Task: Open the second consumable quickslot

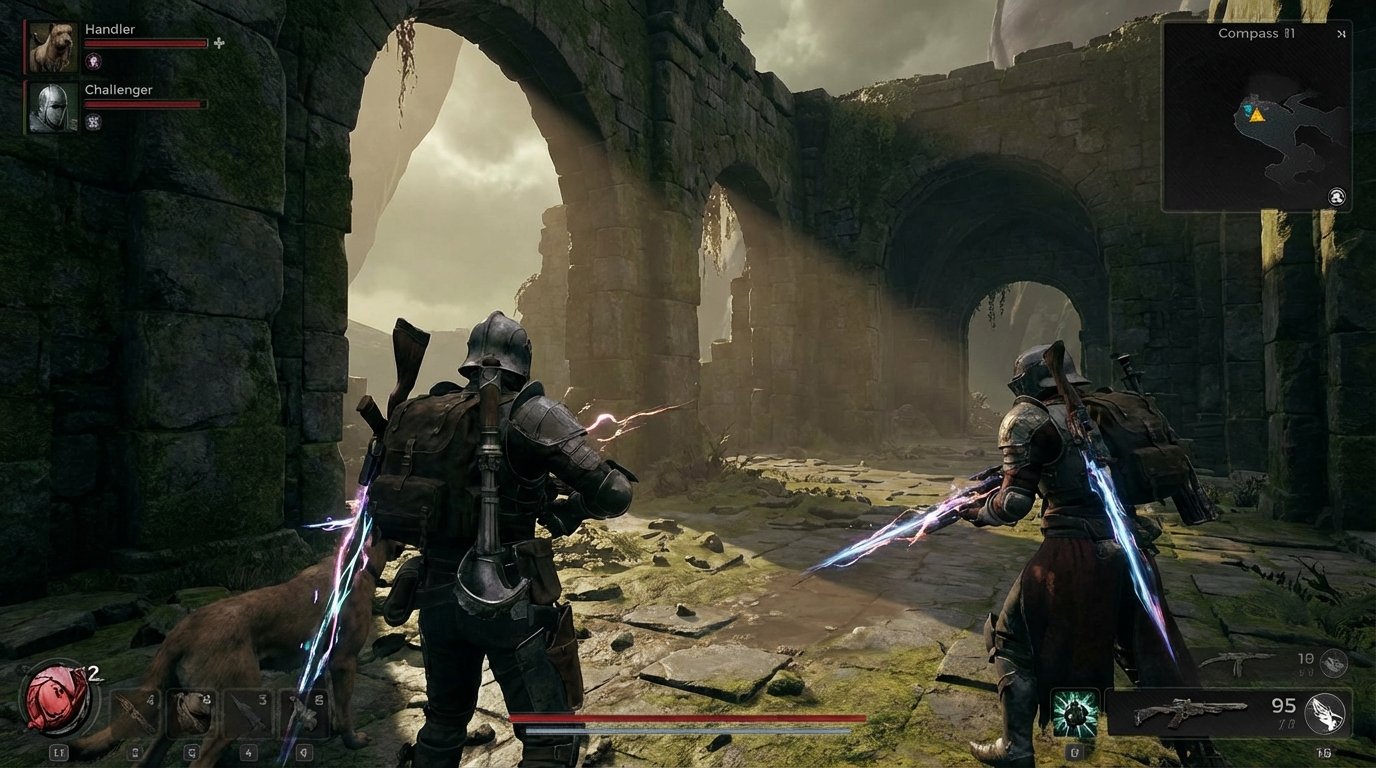Action: tap(188, 714)
